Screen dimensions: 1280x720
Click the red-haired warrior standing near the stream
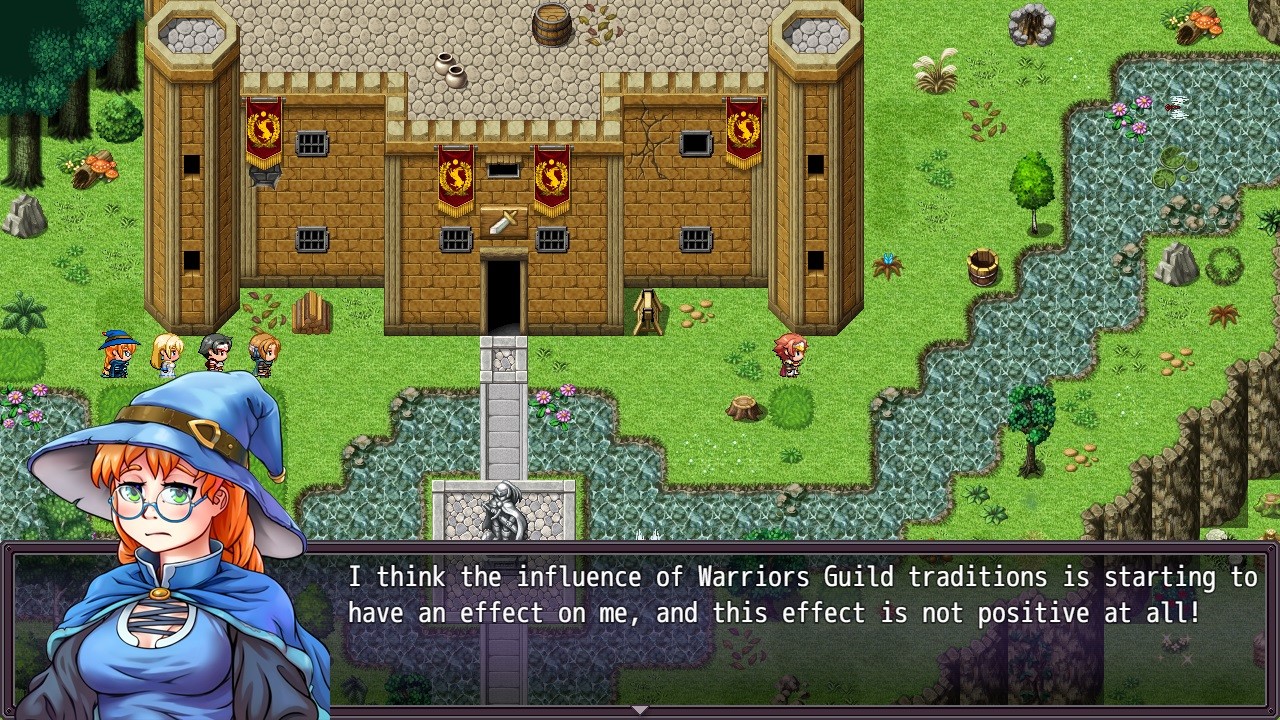click(x=789, y=355)
